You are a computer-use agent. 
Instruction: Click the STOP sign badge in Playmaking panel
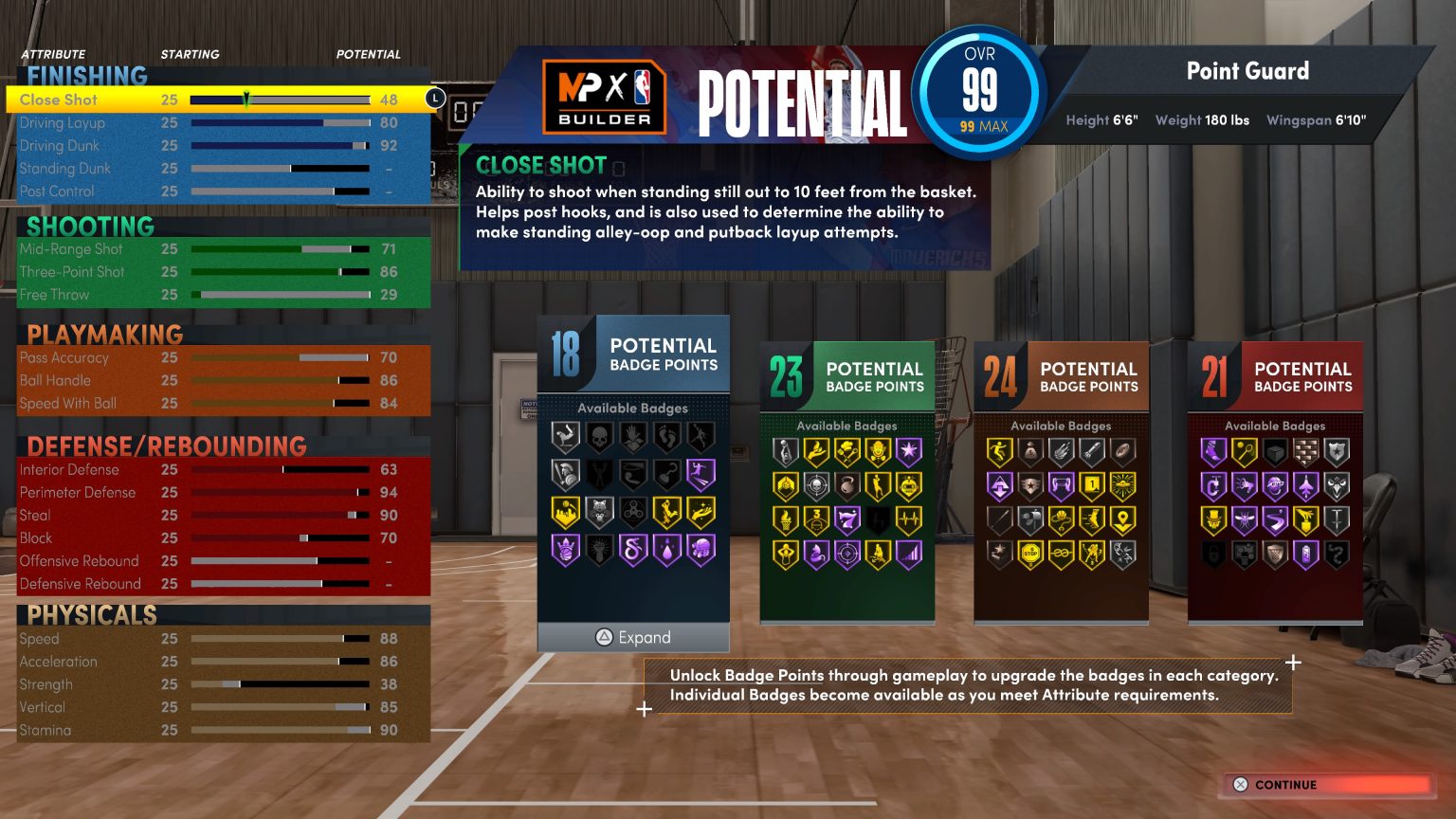point(1030,553)
